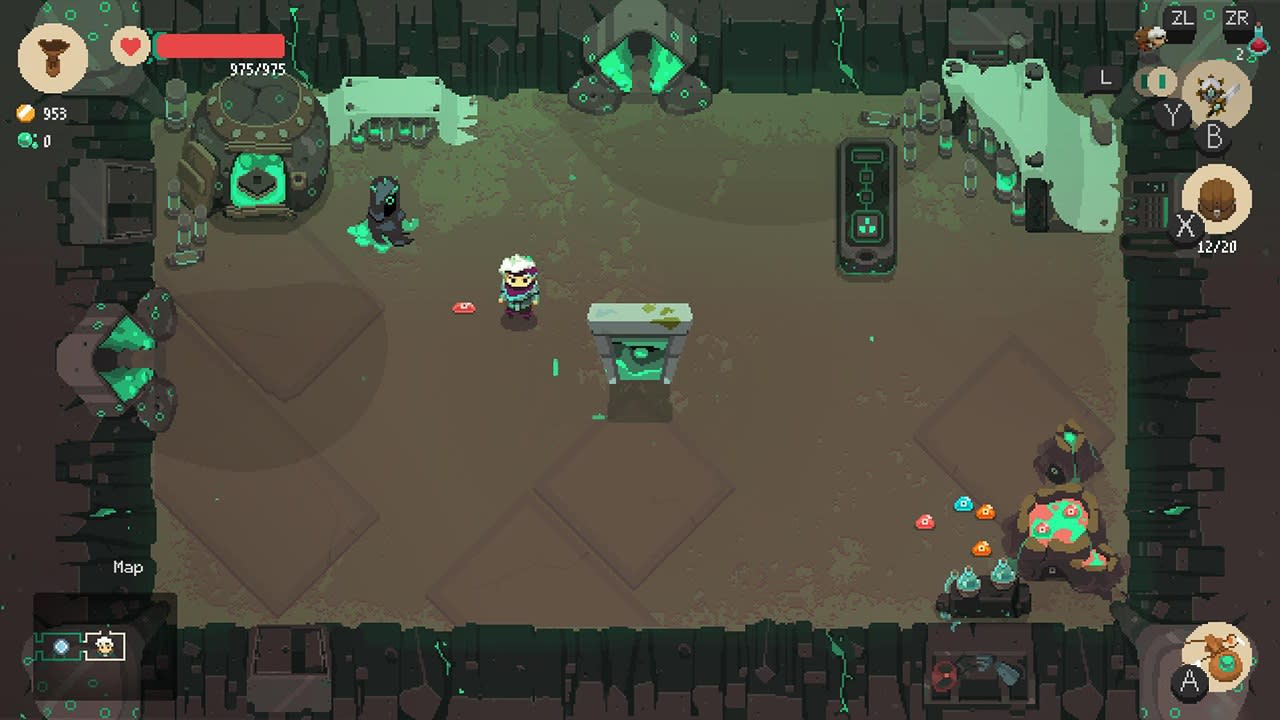The image size is (1280, 720).
Task: Select Will's head icon beside the ZL prompt
Action: pyautogui.click(x=1151, y=36)
